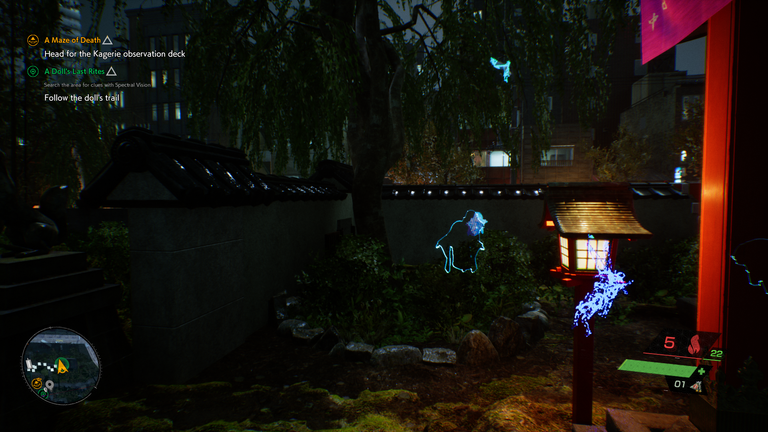Click the orange quest marker on the minimap
Image resolution: width=768 pixels, height=432 pixels.
coord(36,383)
